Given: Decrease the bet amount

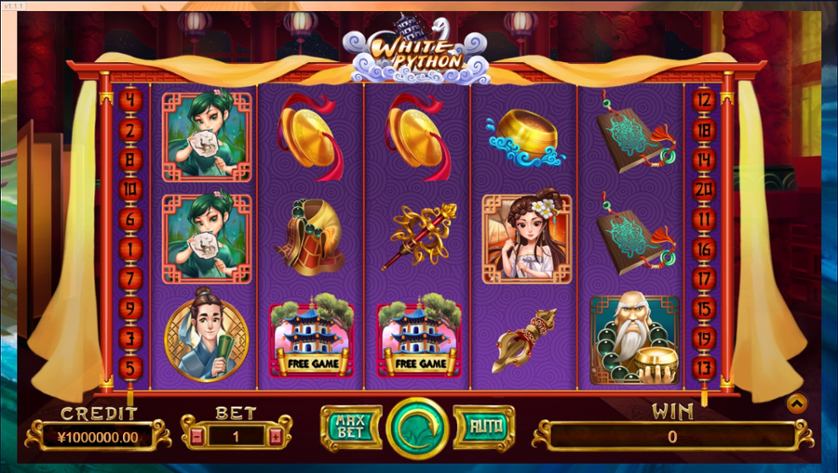Looking at the screenshot, I should (198, 436).
